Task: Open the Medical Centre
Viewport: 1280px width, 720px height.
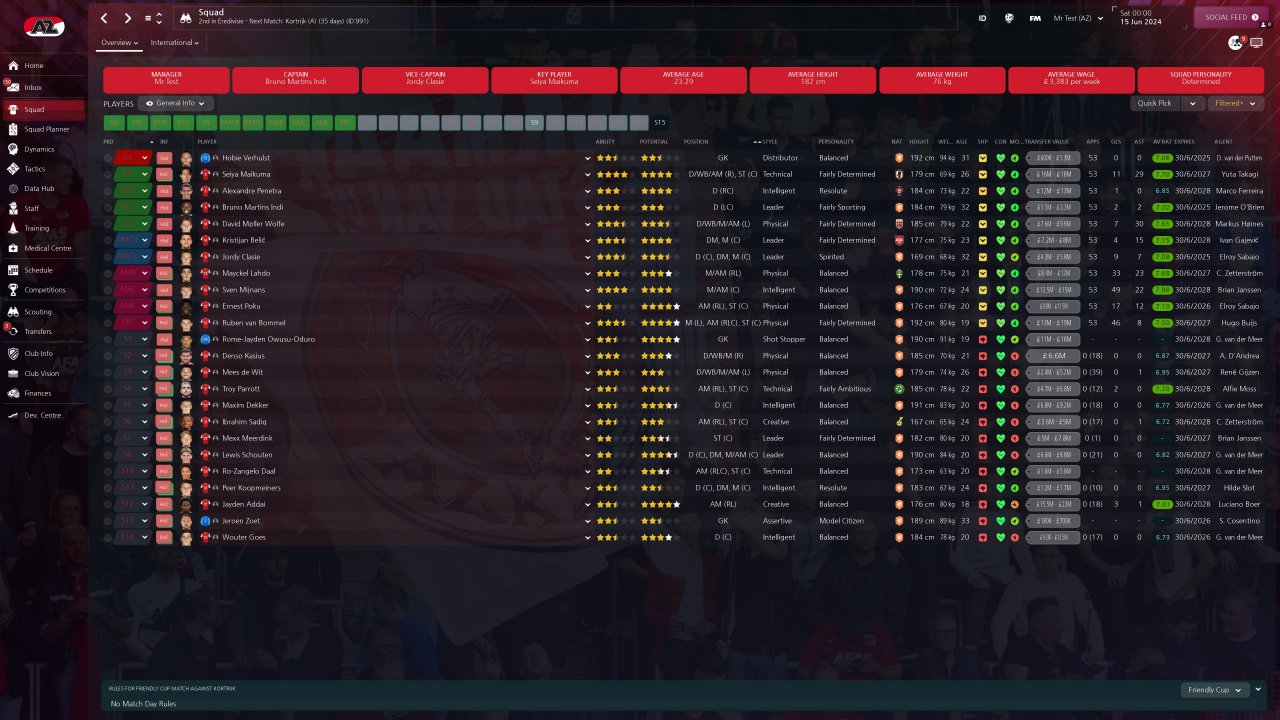Action: 47,248
